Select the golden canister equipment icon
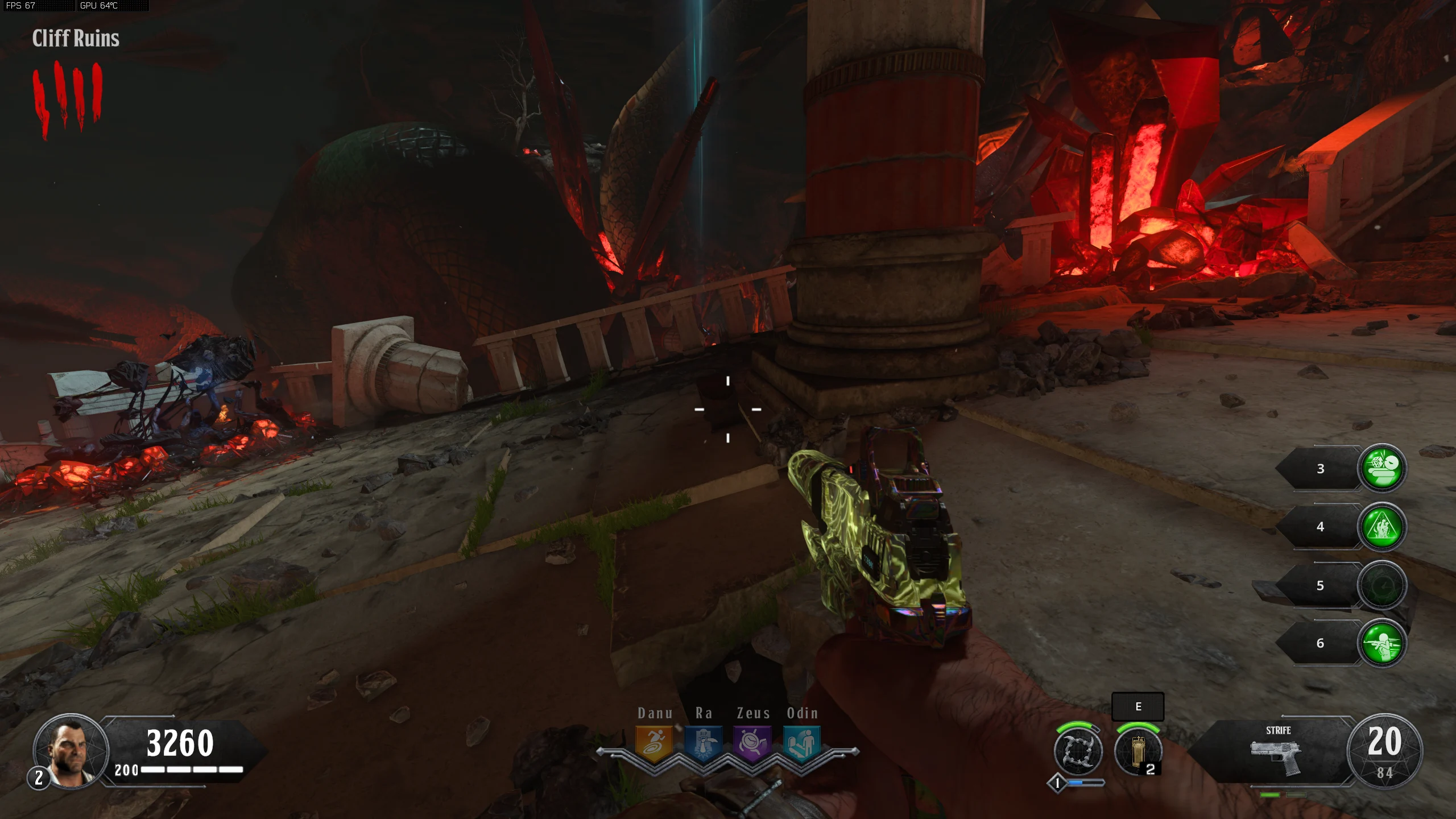 pyautogui.click(x=1137, y=752)
